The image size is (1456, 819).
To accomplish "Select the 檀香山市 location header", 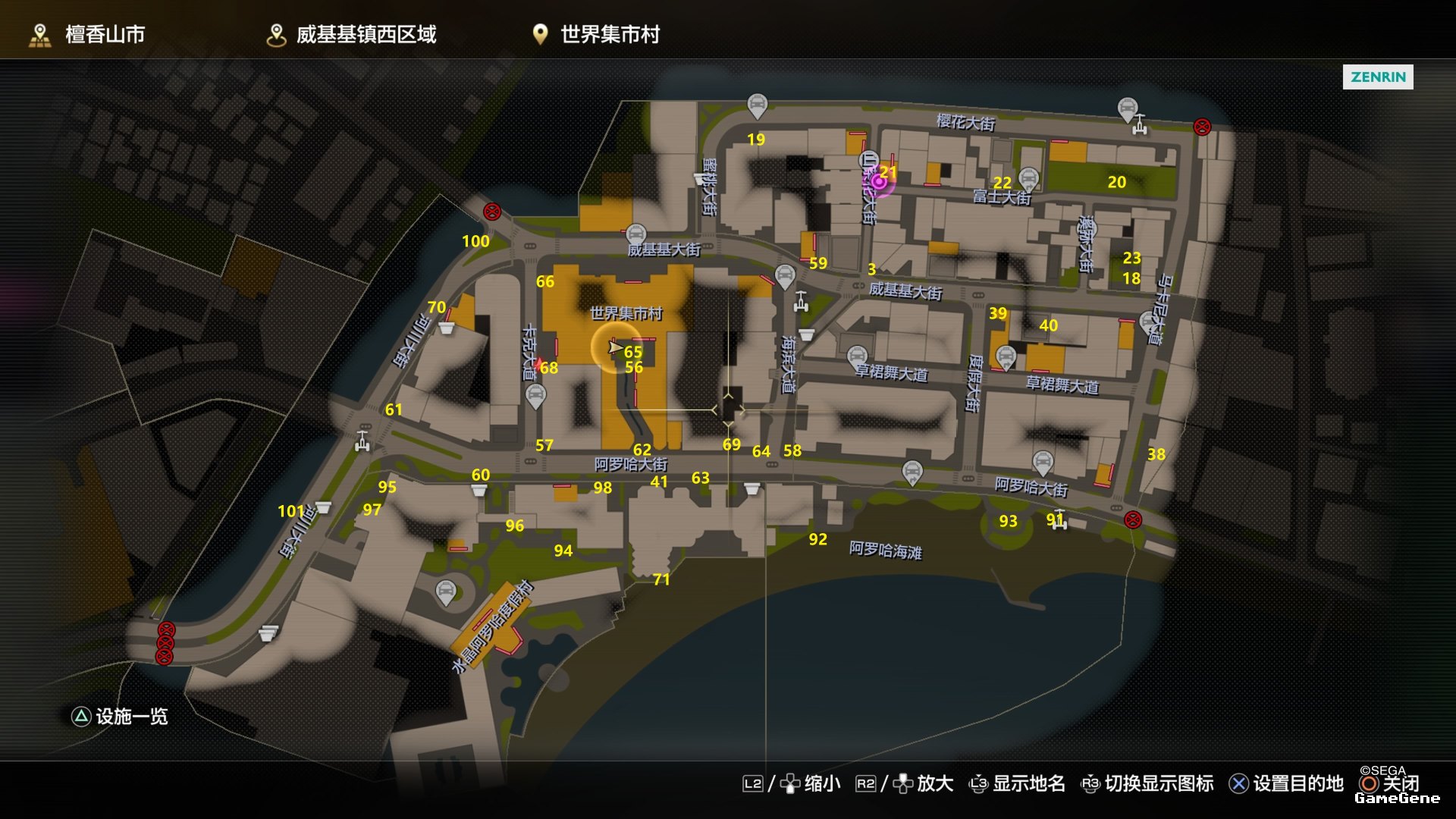I will [x=87, y=35].
